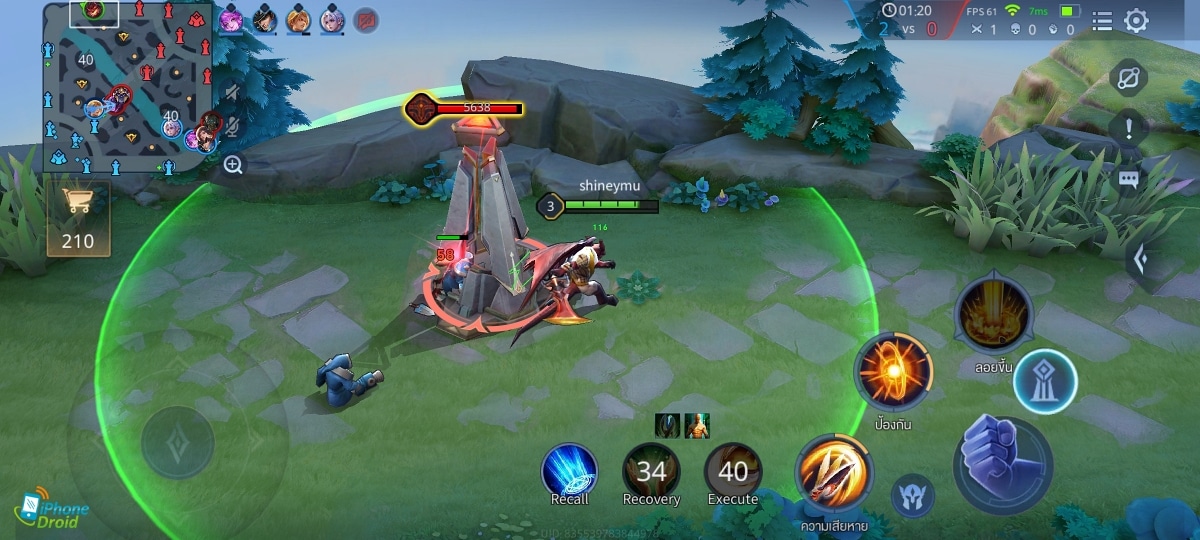Tap the minimap
This screenshot has width=1200, height=540.
click(x=127, y=88)
